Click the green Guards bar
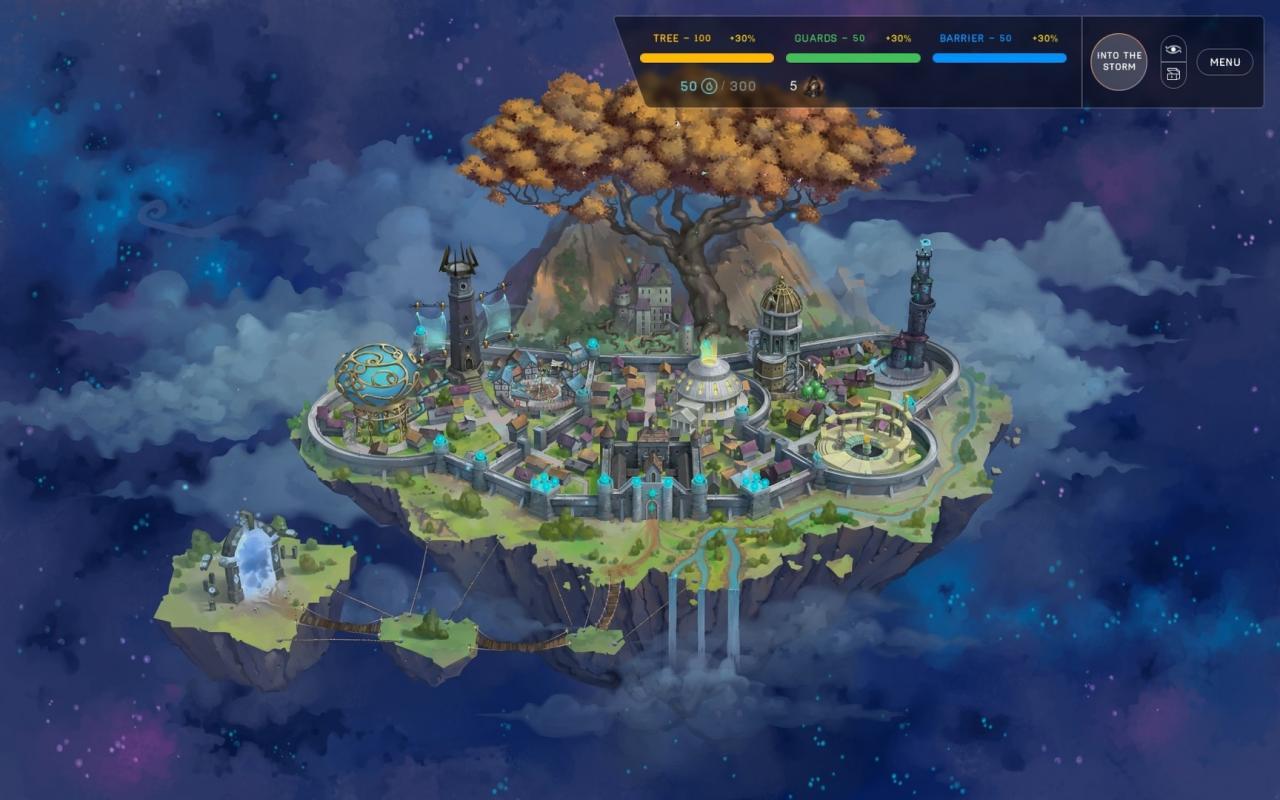Image resolution: width=1280 pixels, height=800 pixels. click(853, 57)
